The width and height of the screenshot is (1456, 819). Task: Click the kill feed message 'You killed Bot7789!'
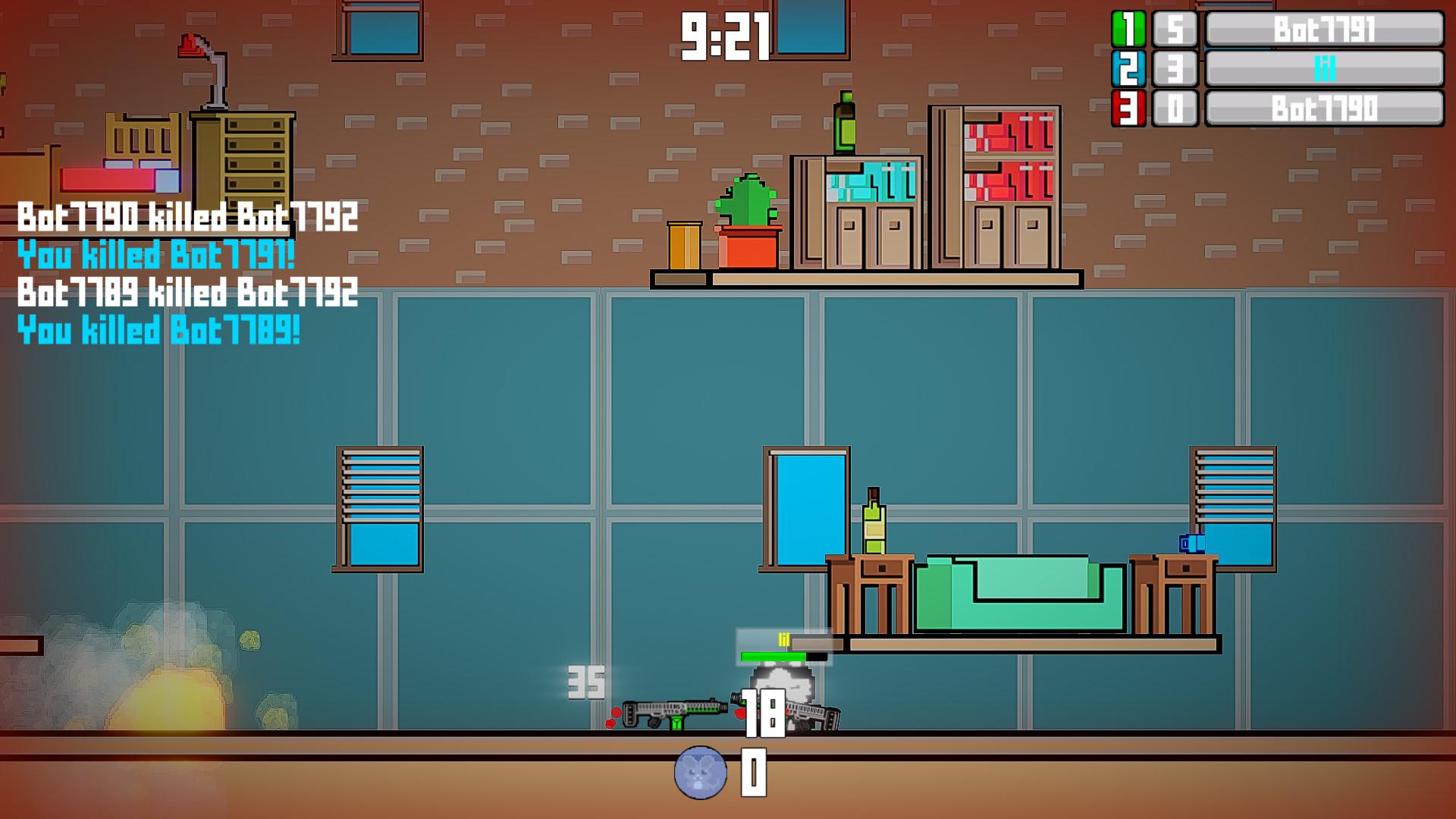[x=158, y=331]
